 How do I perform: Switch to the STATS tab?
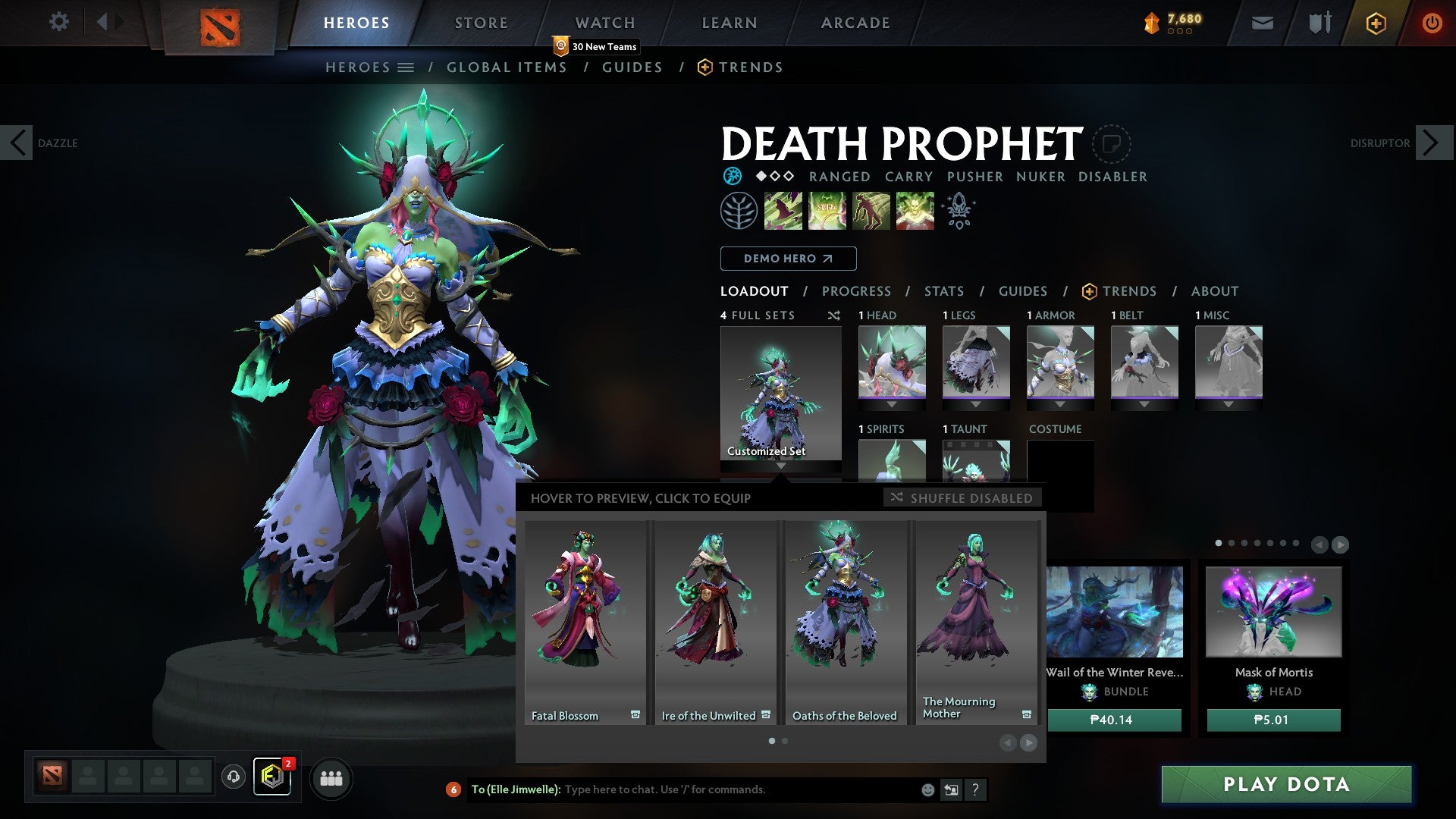coord(943,291)
